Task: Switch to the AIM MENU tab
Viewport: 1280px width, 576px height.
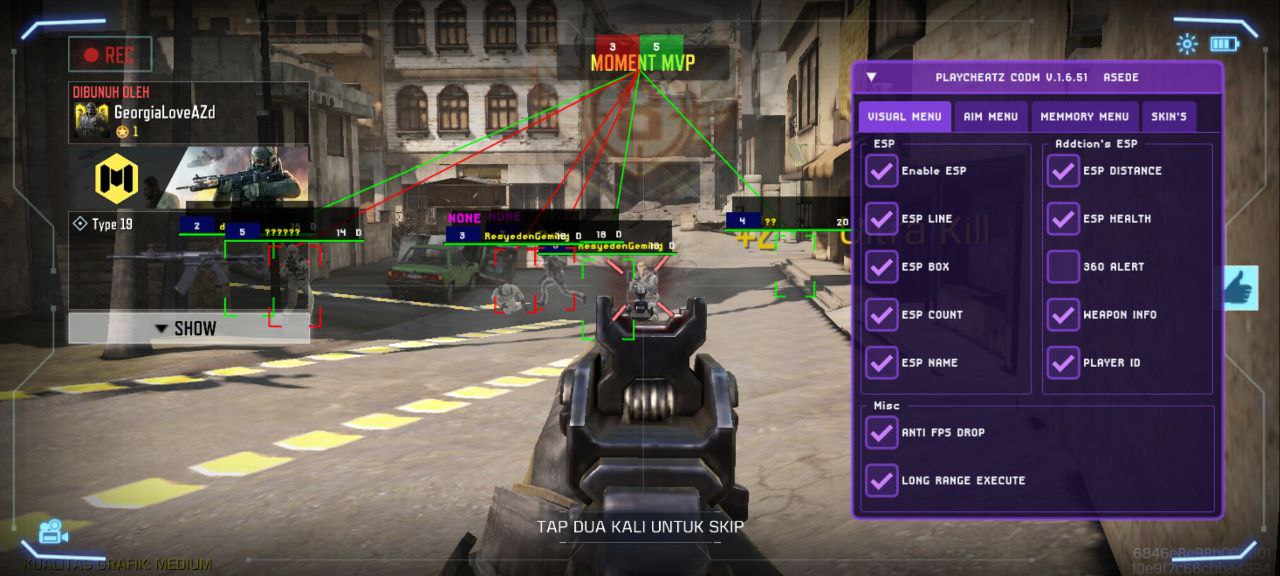Action: (x=990, y=117)
